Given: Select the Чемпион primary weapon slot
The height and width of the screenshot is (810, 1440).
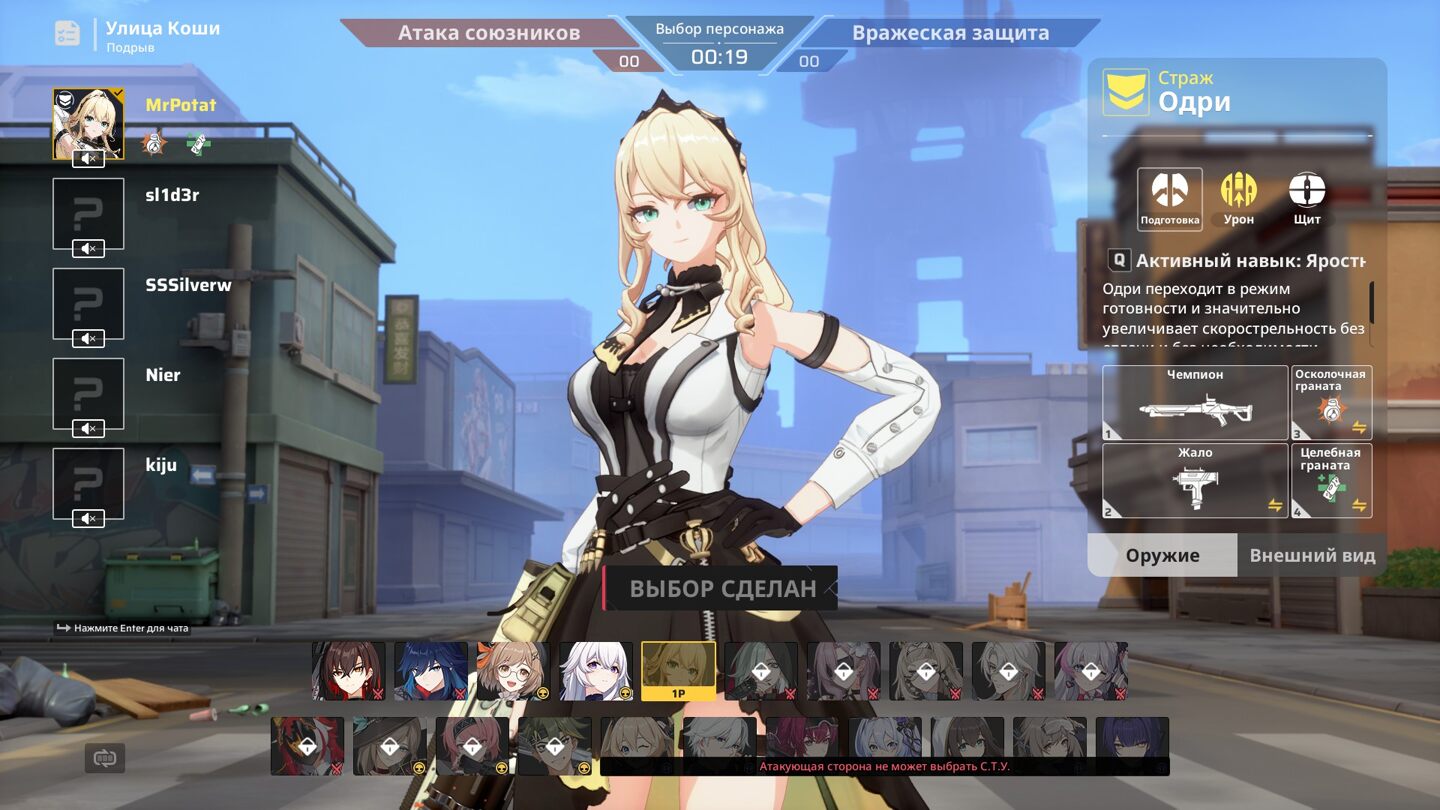Looking at the screenshot, I should [x=1195, y=403].
